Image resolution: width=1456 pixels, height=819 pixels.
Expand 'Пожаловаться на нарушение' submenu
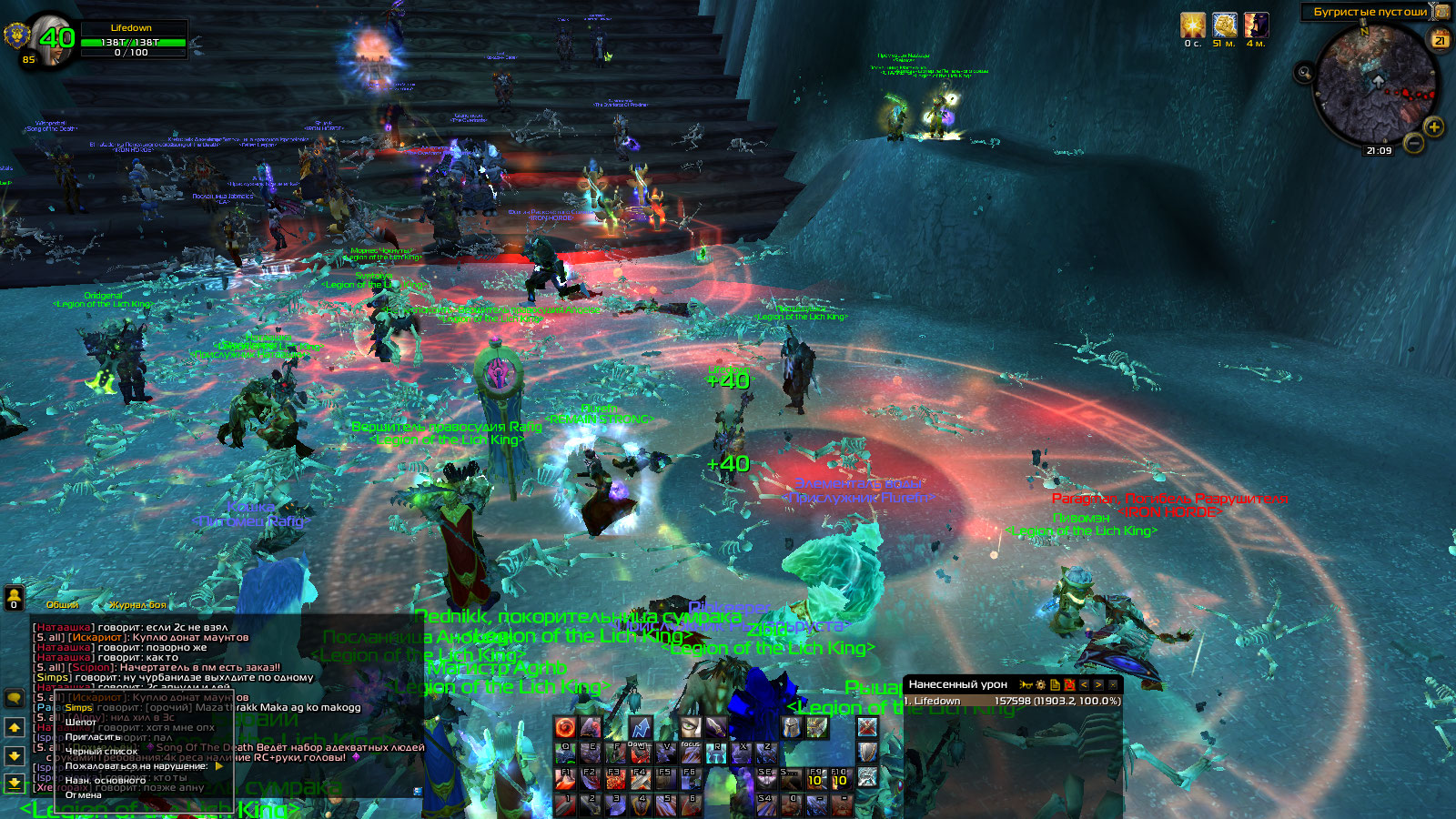[x=136, y=766]
